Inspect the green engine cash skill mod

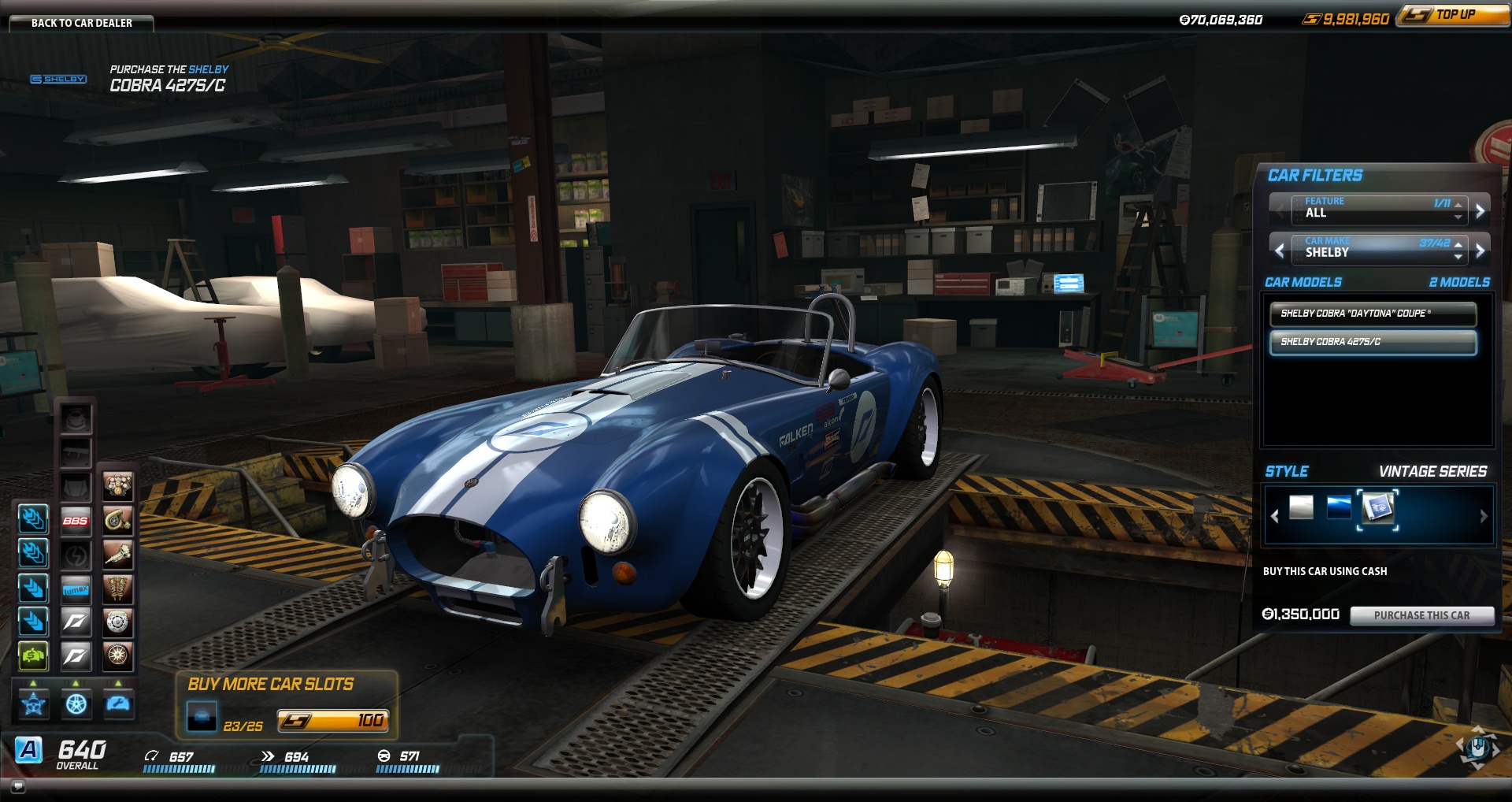[x=33, y=655]
